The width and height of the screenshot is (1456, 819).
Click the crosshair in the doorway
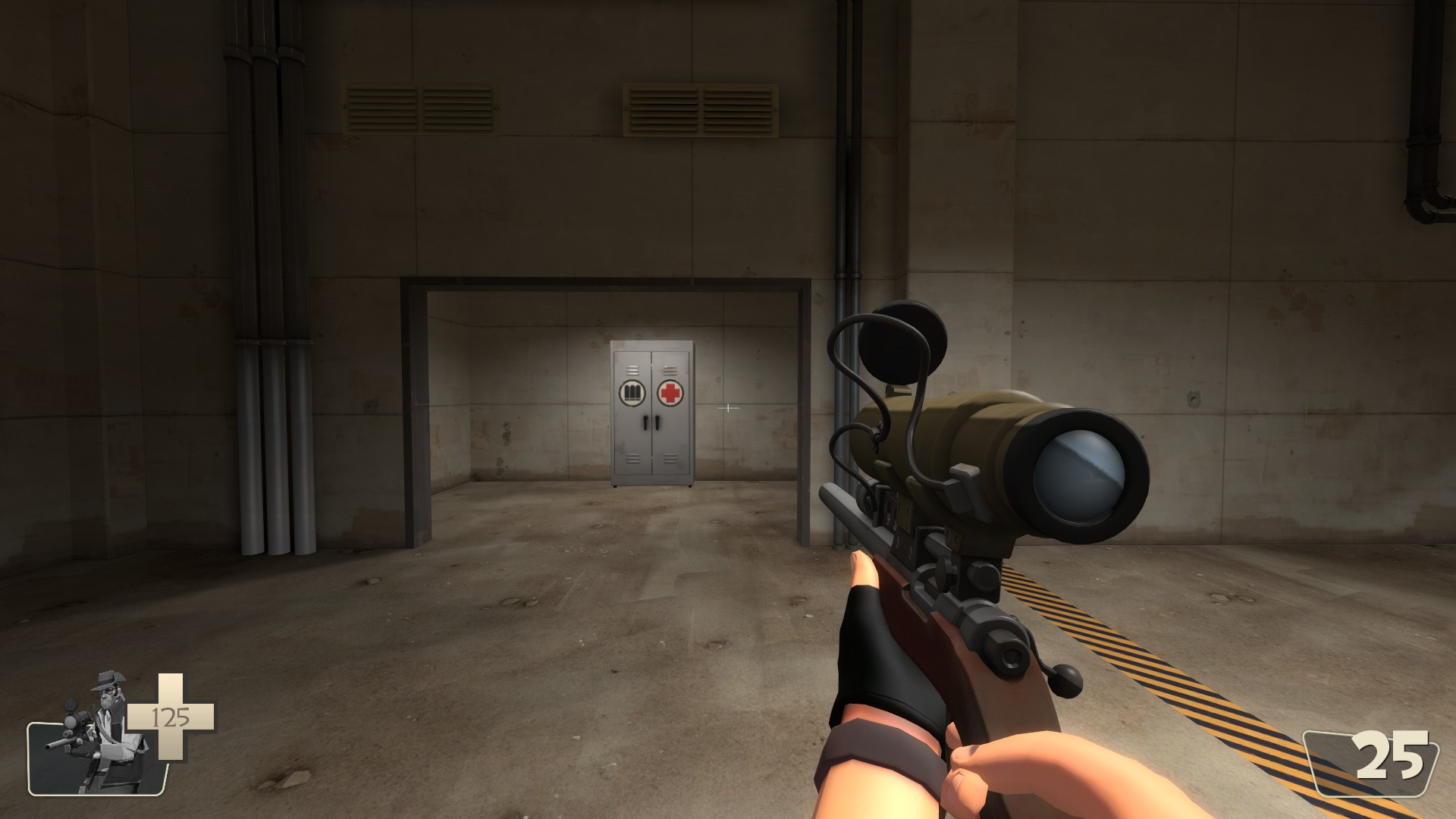pyautogui.click(x=730, y=408)
